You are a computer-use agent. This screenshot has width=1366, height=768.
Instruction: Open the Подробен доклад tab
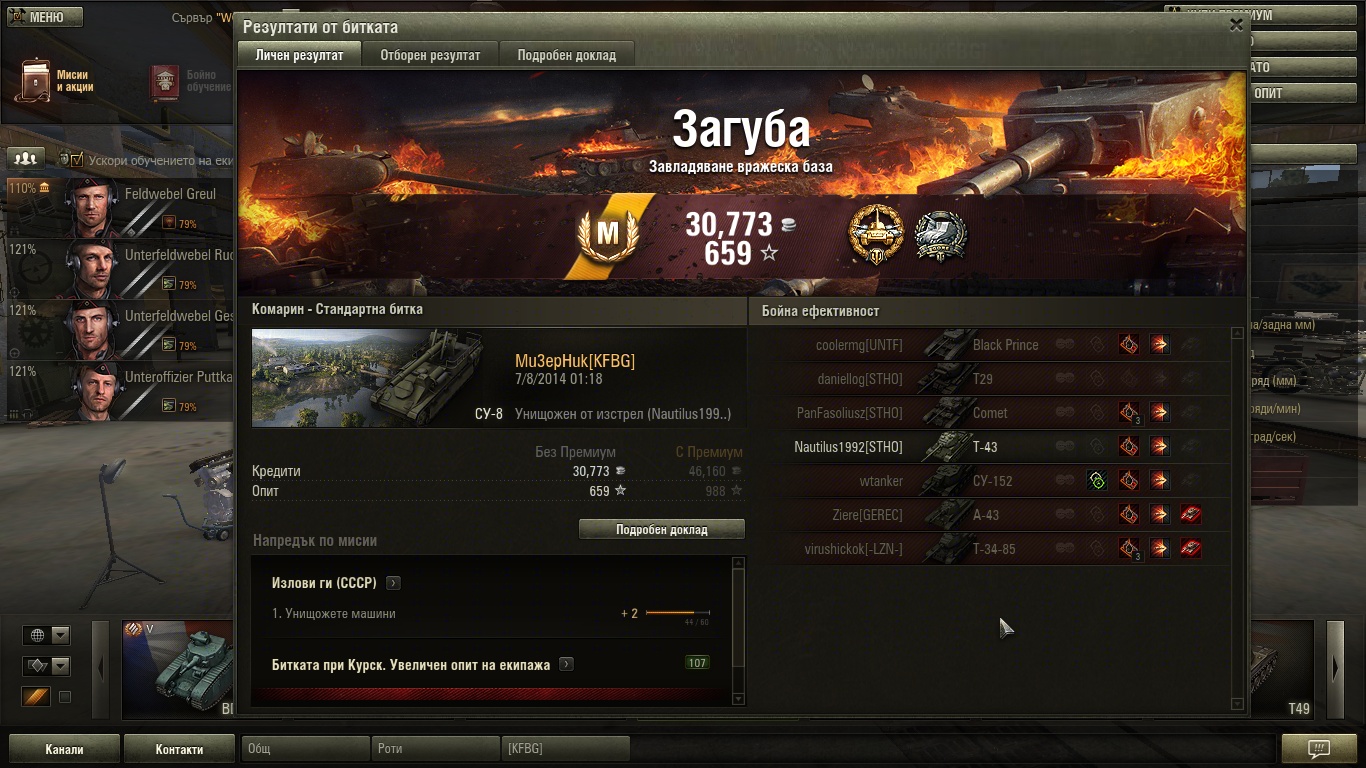pyautogui.click(x=566, y=55)
